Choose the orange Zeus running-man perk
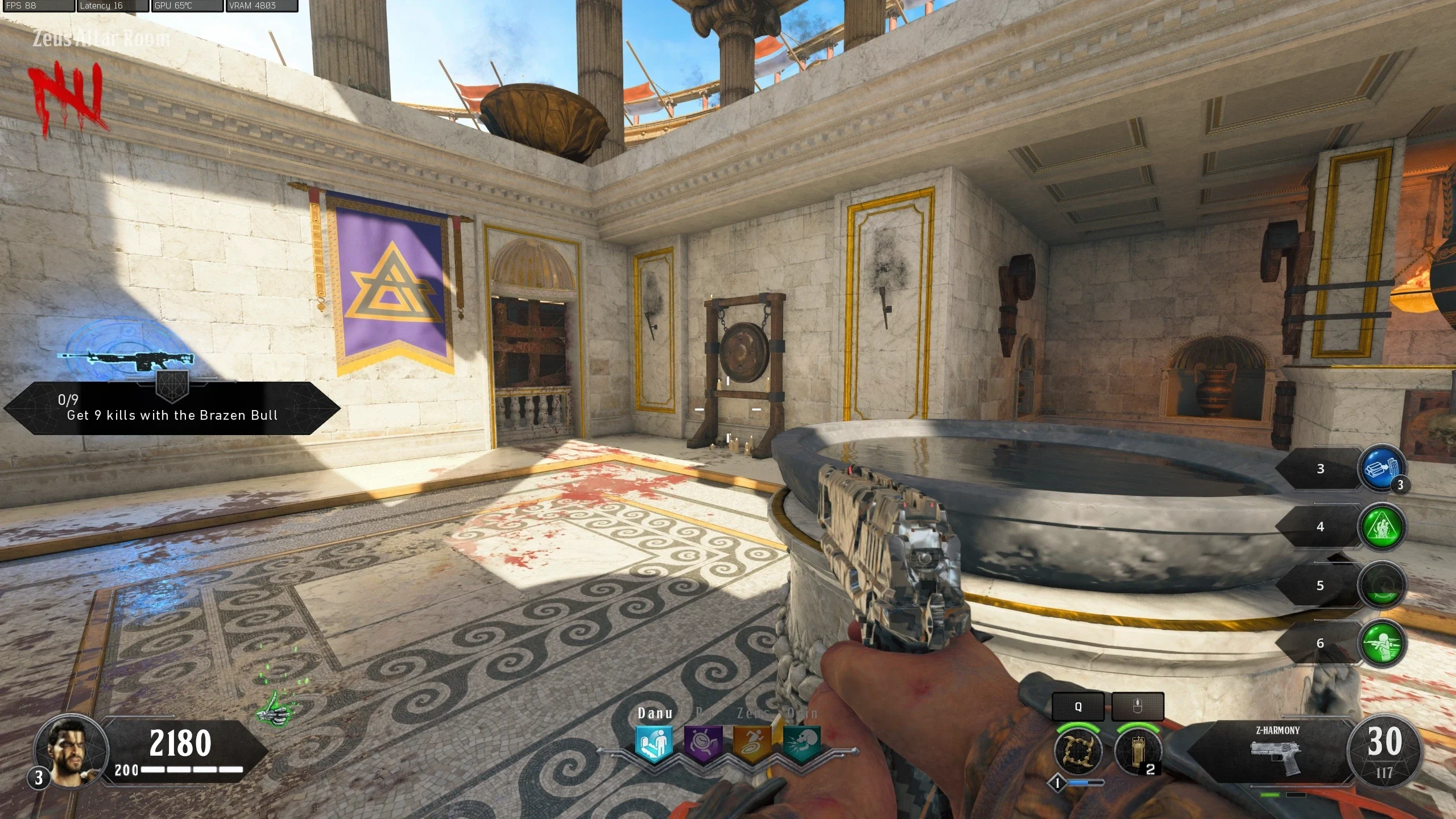 tap(752, 742)
